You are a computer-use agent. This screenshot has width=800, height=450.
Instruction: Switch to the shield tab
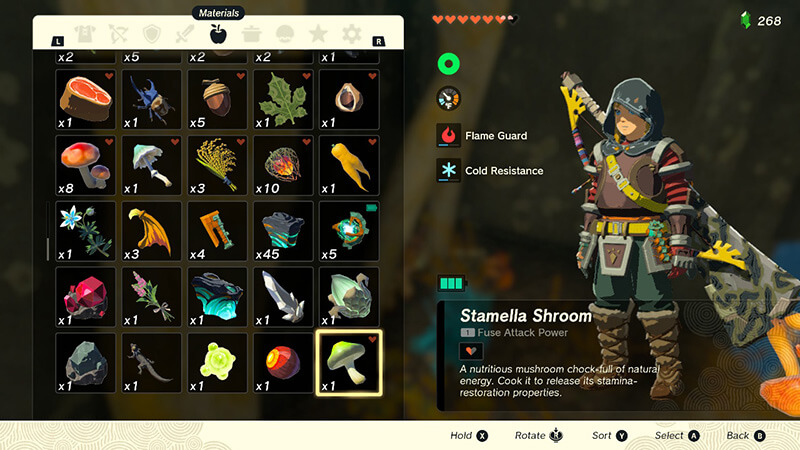point(152,34)
